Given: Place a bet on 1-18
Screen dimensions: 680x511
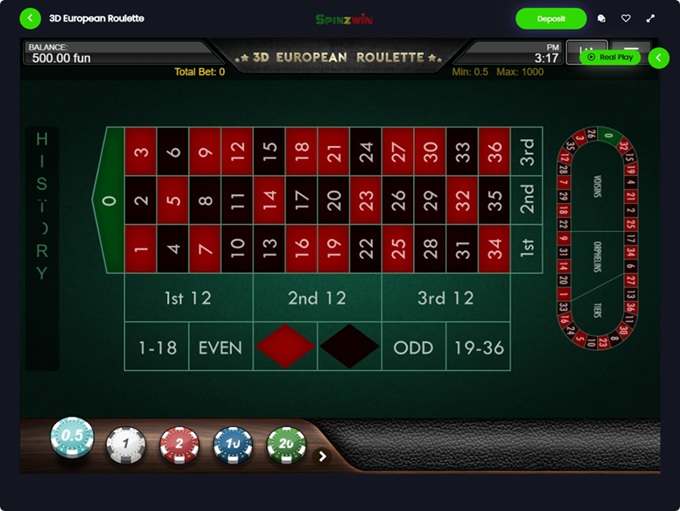Looking at the screenshot, I should (x=157, y=348).
